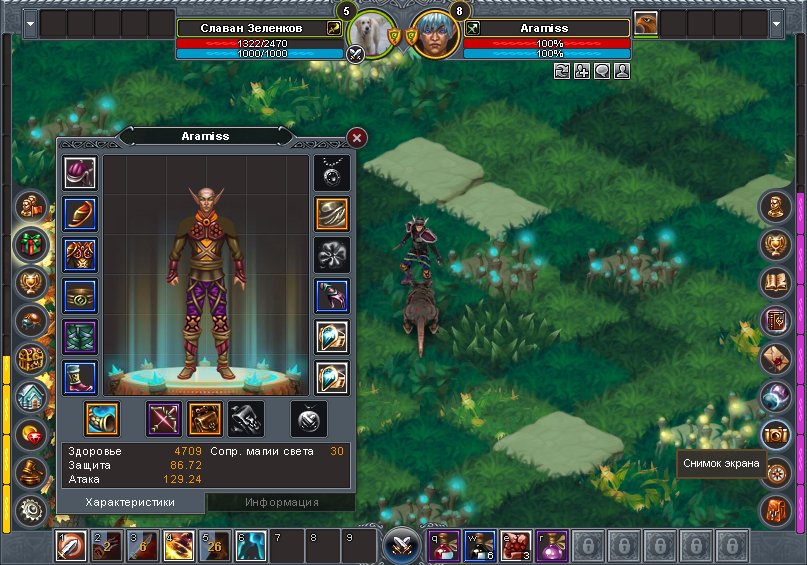Inspect the necklace equipment slot
The image size is (807, 565).
332,173
